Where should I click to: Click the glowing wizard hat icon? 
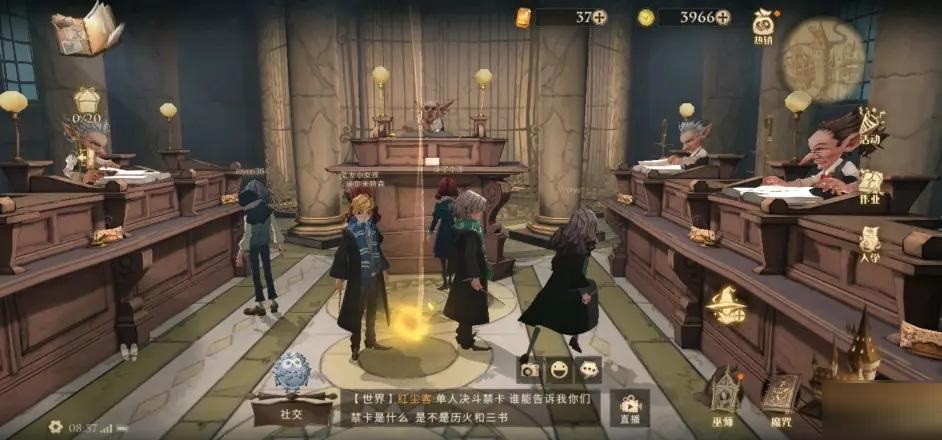tap(725, 304)
